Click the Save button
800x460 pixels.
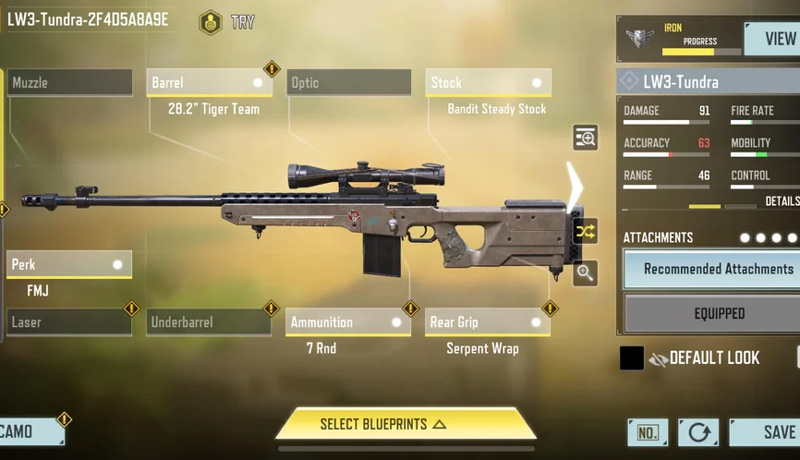[x=770, y=432]
